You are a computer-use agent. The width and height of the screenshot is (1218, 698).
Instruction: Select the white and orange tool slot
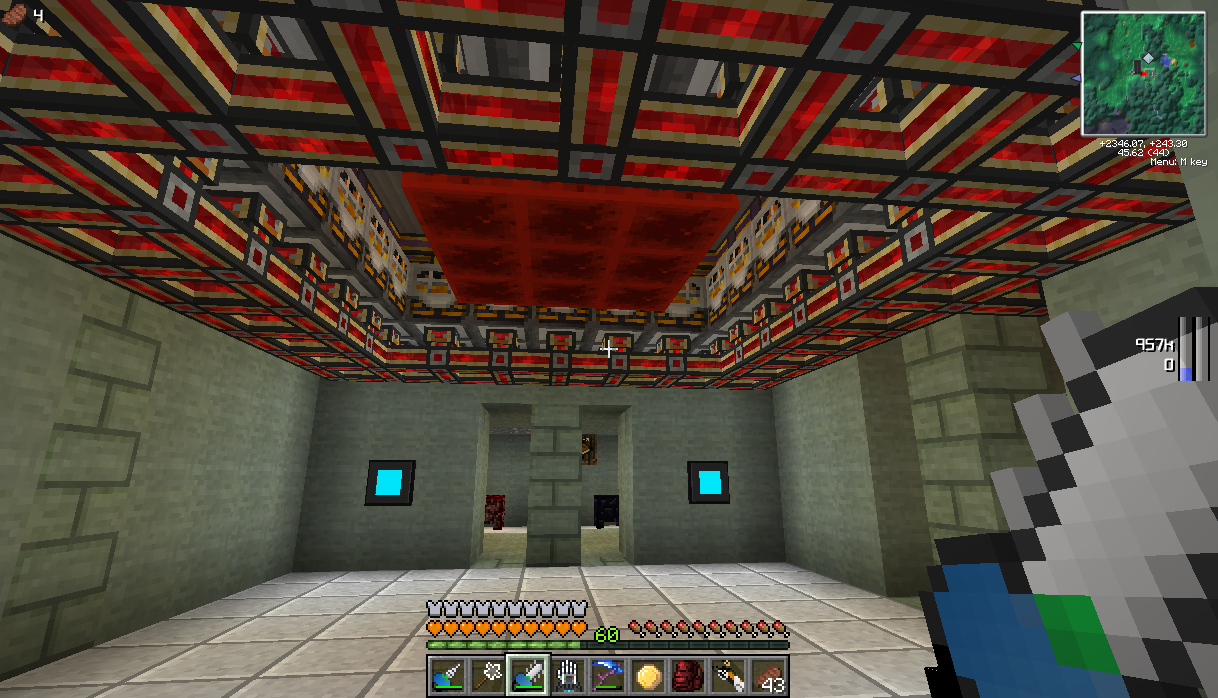pos(727,675)
